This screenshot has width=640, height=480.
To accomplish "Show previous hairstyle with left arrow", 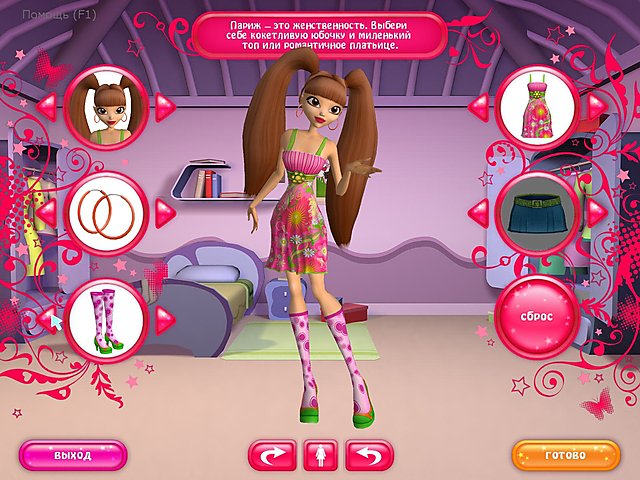I will click(45, 105).
